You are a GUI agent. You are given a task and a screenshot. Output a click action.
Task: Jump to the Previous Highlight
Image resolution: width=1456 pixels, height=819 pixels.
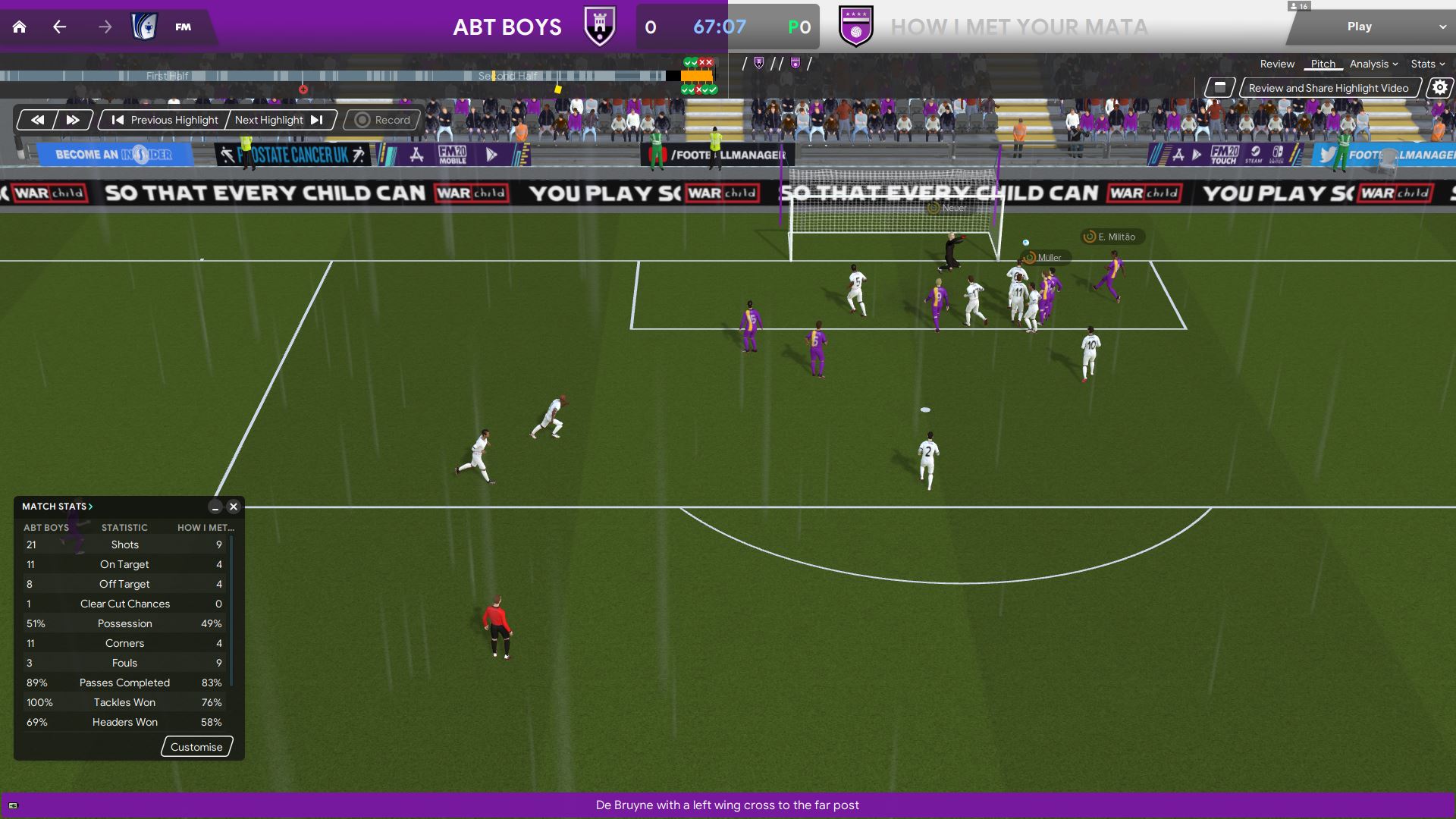165,120
